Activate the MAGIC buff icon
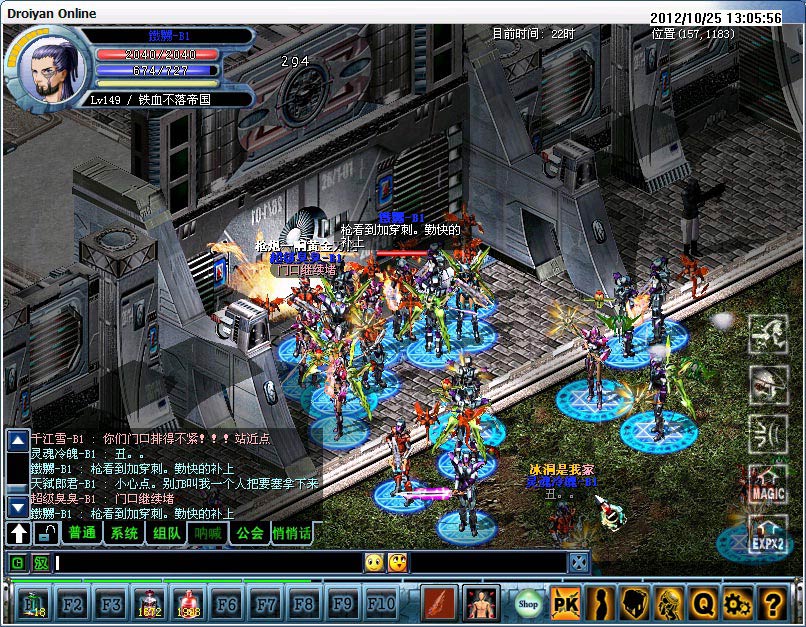 [x=768, y=486]
